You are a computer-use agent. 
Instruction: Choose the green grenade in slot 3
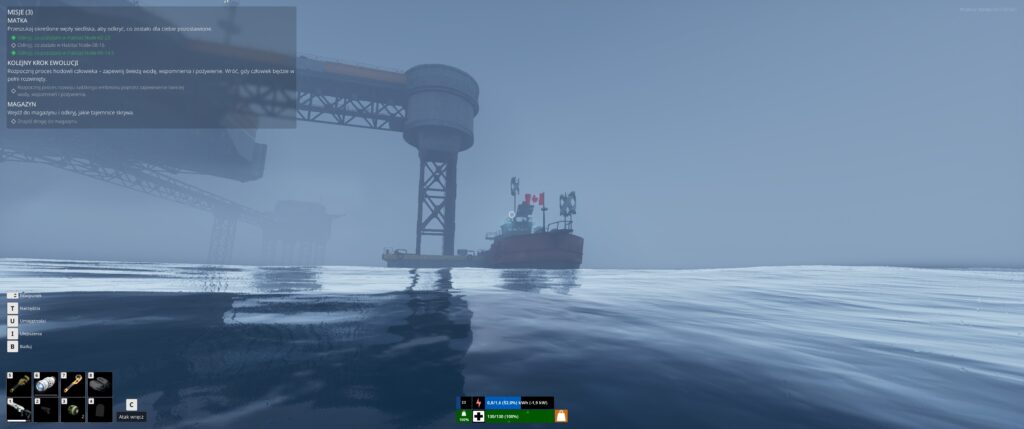pyautogui.click(x=73, y=409)
